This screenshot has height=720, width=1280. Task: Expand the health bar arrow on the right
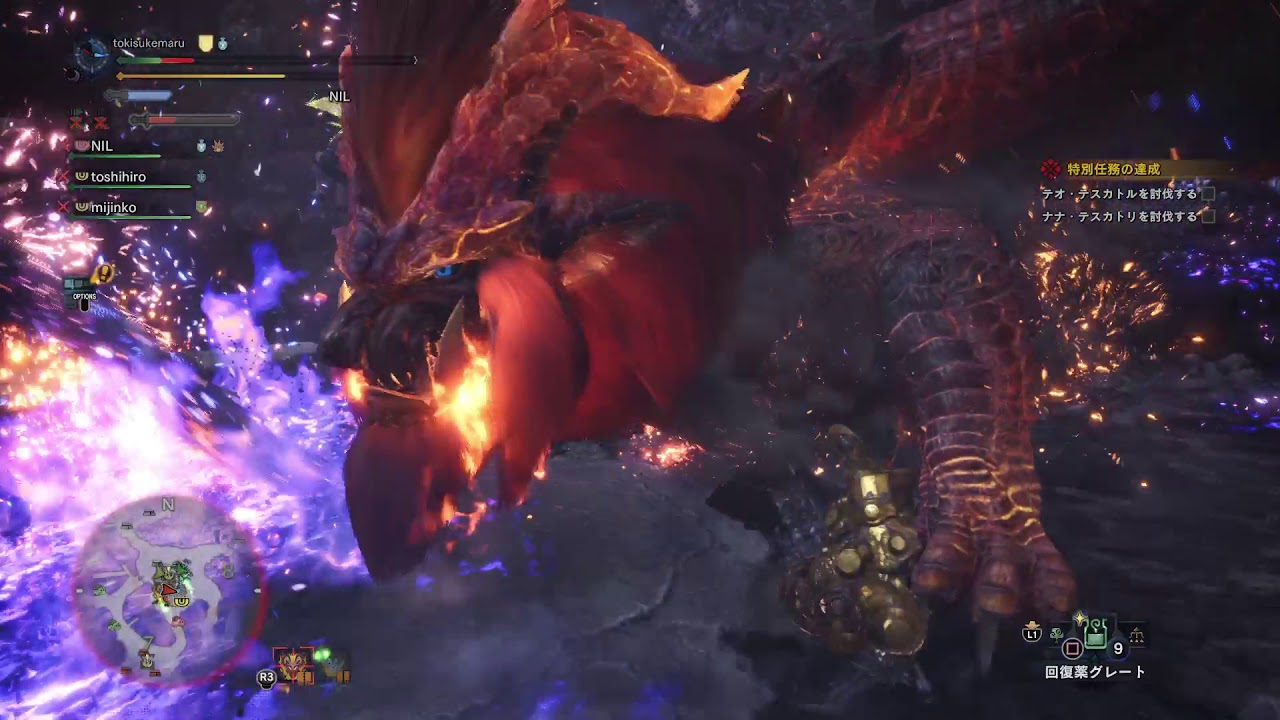pyautogui.click(x=415, y=59)
